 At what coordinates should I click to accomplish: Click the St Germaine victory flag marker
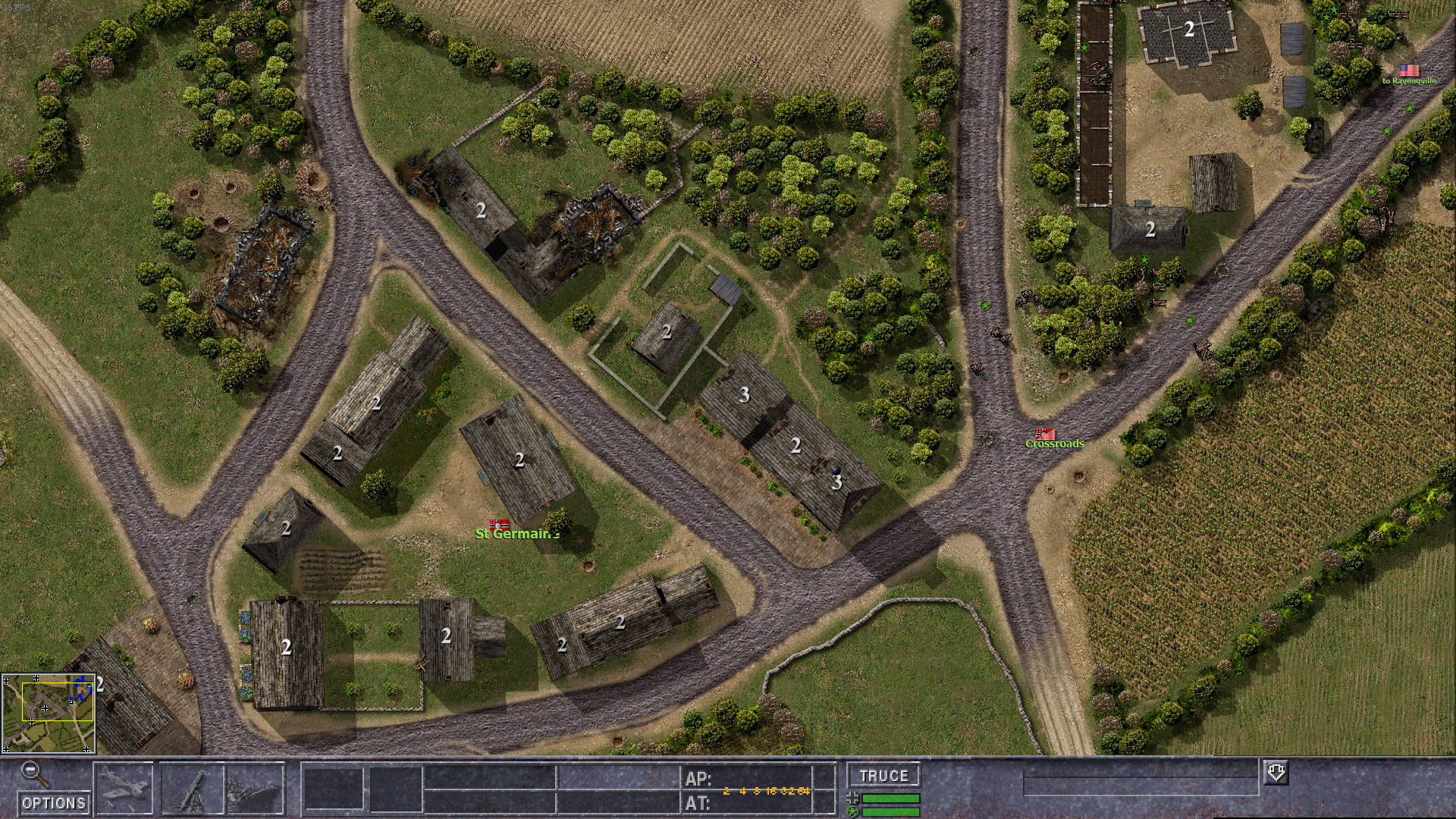coord(498,523)
